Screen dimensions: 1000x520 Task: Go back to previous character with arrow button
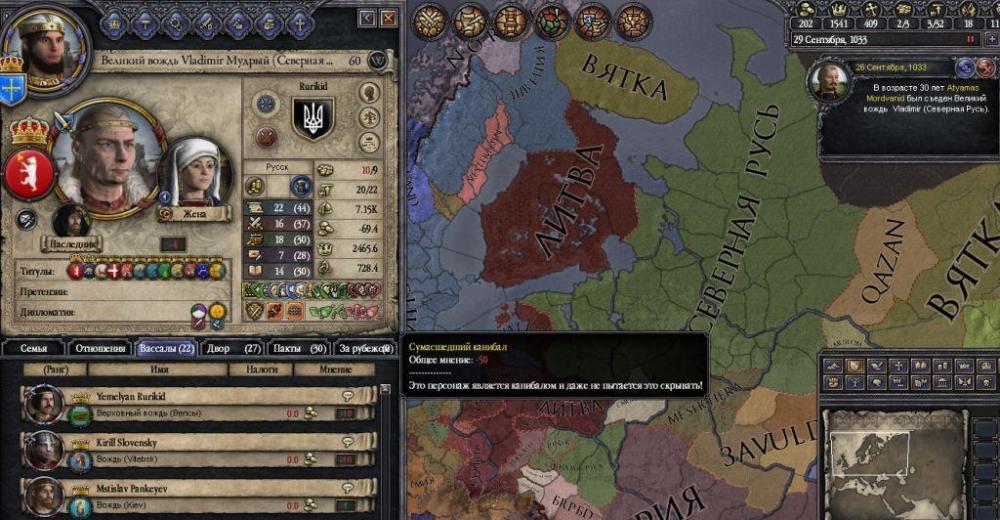(x=367, y=18)
